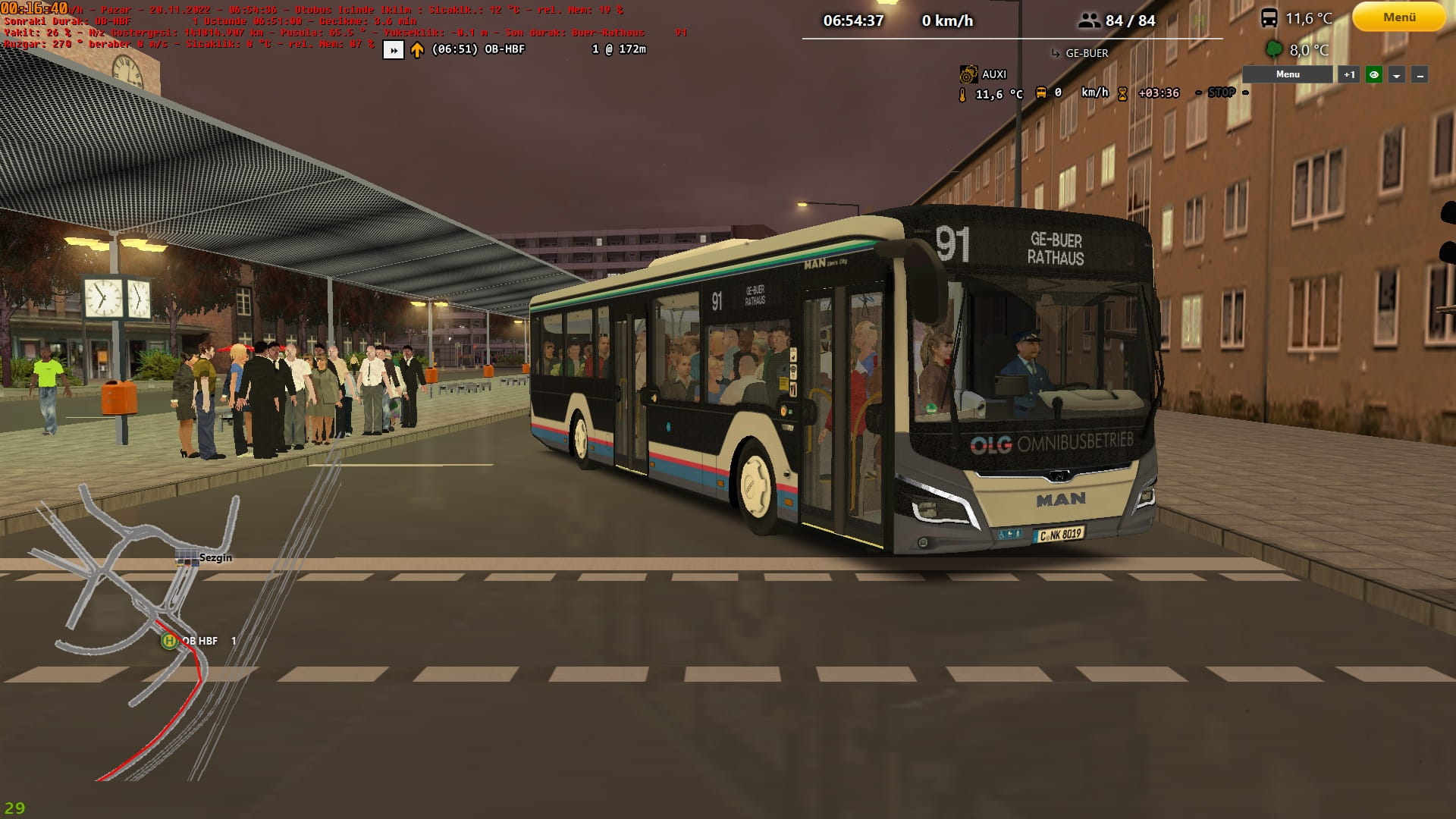This screenshot has height=819, width=1456.
Task: Click the OB HBF stop marker on the minimap
Action: click(169, 641)
